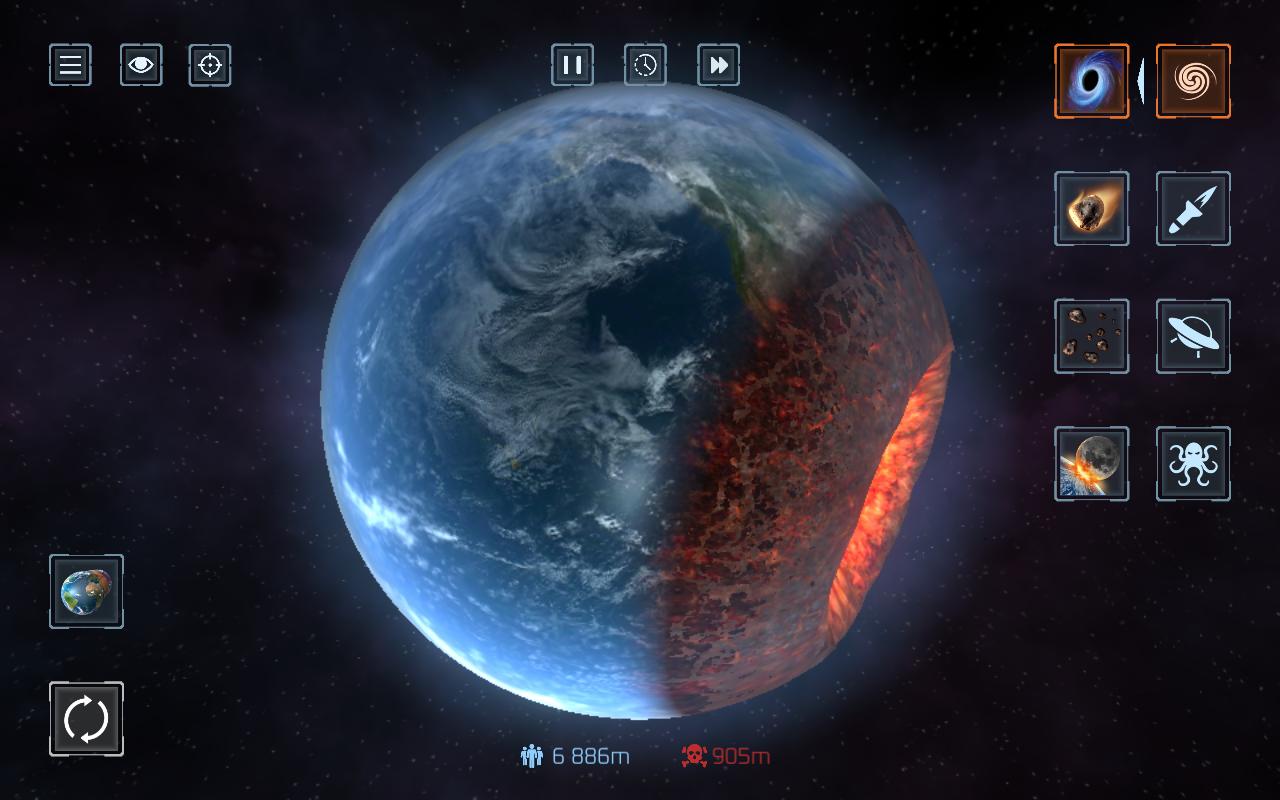
Task: Pick the planet collision weapon
Action: [x=1091, y=463]
